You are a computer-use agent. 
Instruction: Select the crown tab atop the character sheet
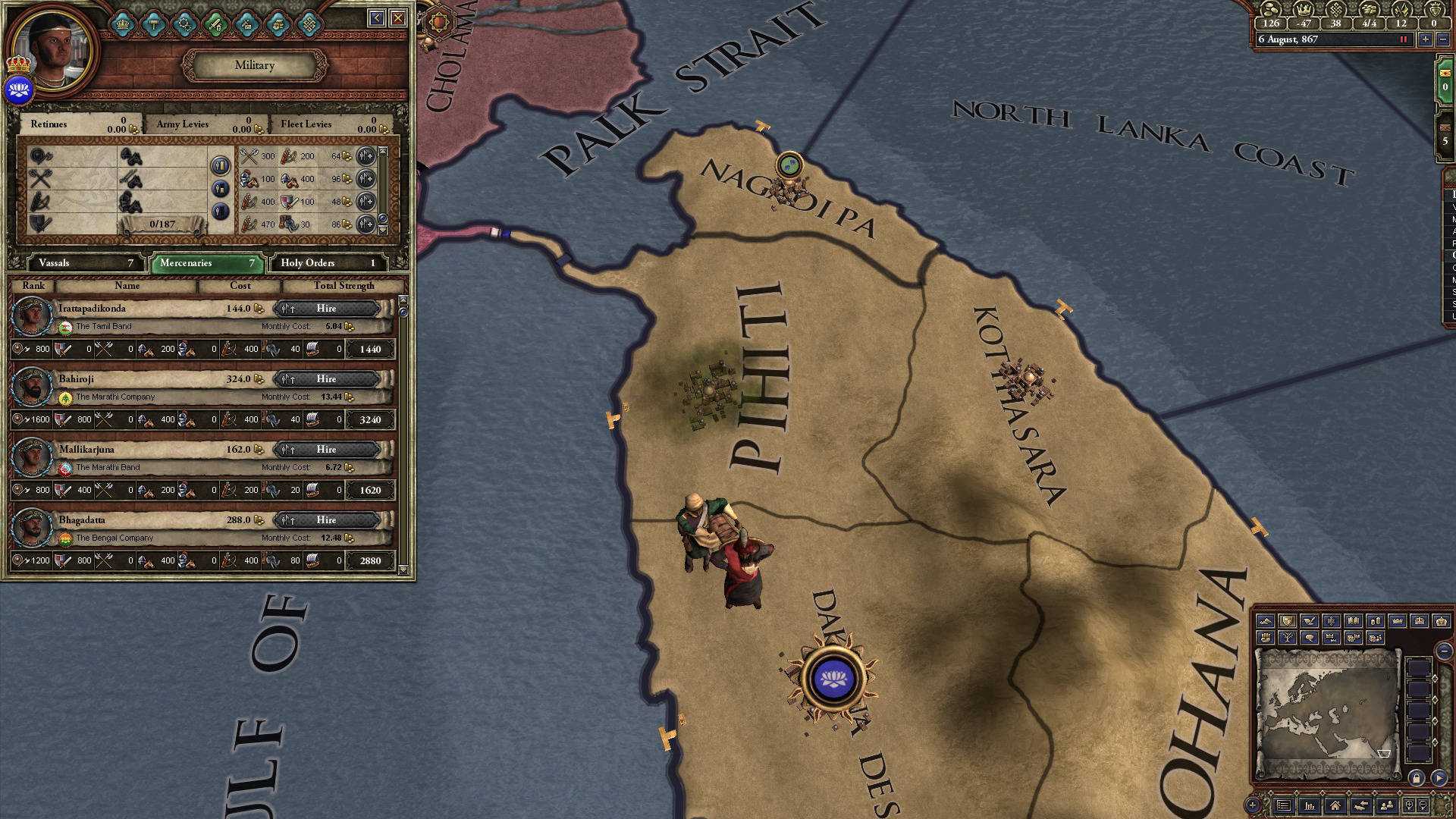coord(122,24)
